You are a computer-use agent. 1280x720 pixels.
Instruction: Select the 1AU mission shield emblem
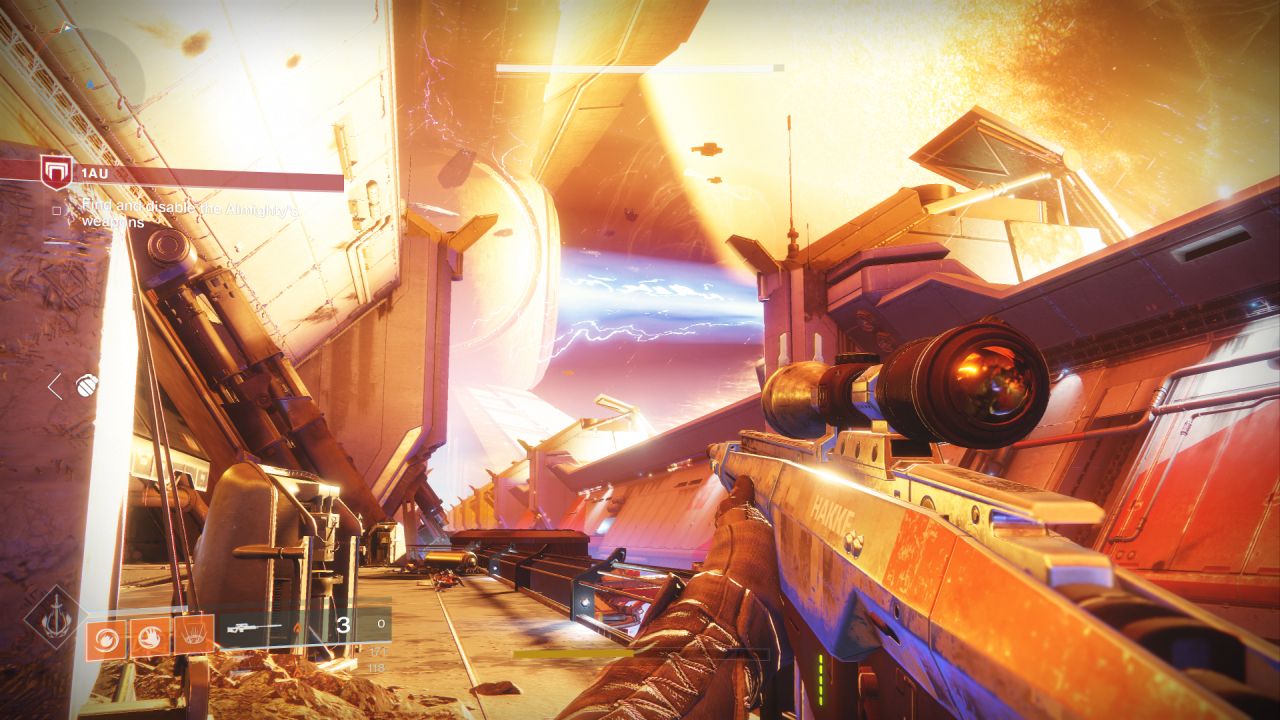pos(55,172)
